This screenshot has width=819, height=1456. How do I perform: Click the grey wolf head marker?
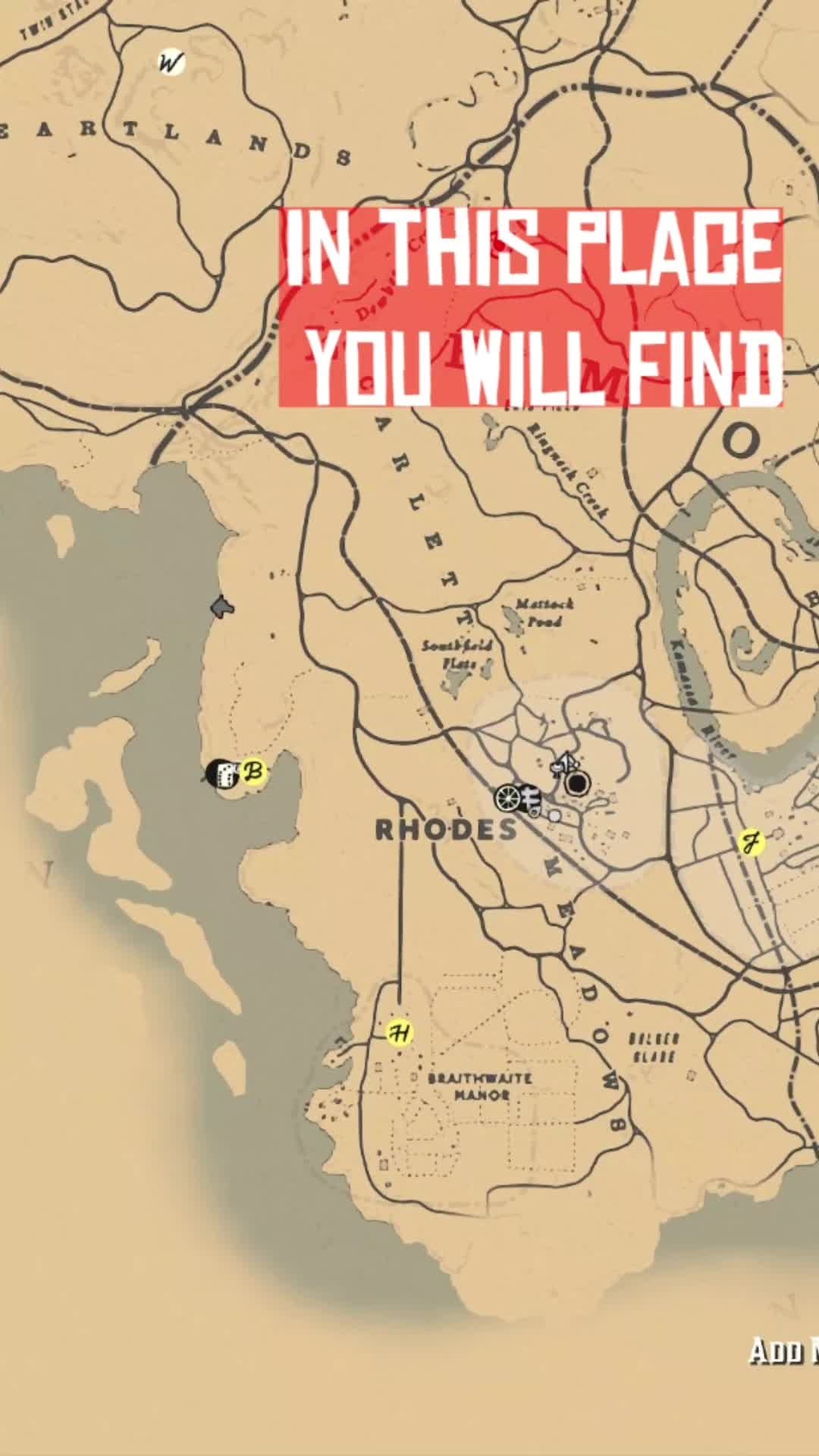tap(221, 607)
